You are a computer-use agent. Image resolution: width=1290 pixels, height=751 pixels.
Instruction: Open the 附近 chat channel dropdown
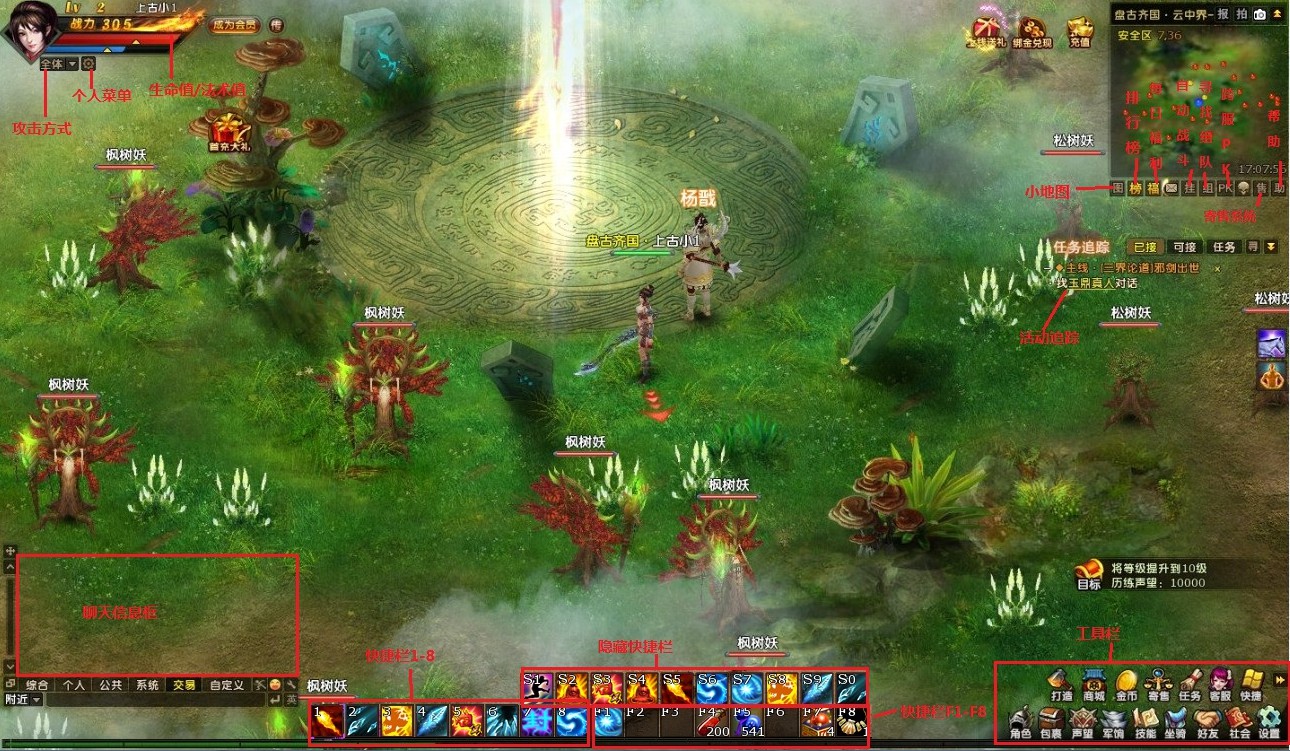(22, 700)
